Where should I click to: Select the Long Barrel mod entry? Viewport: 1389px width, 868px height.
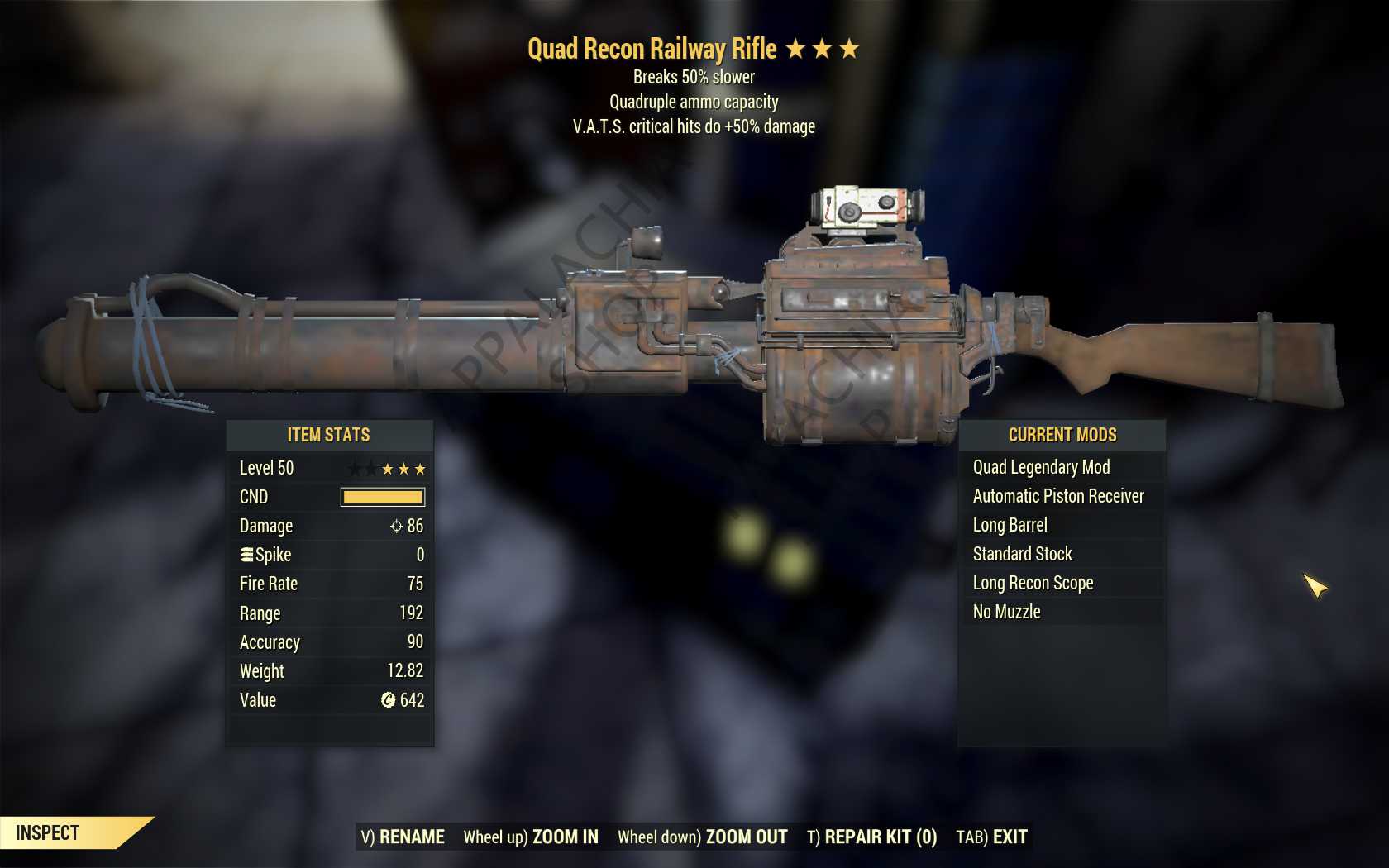(x=1010, y=525)
